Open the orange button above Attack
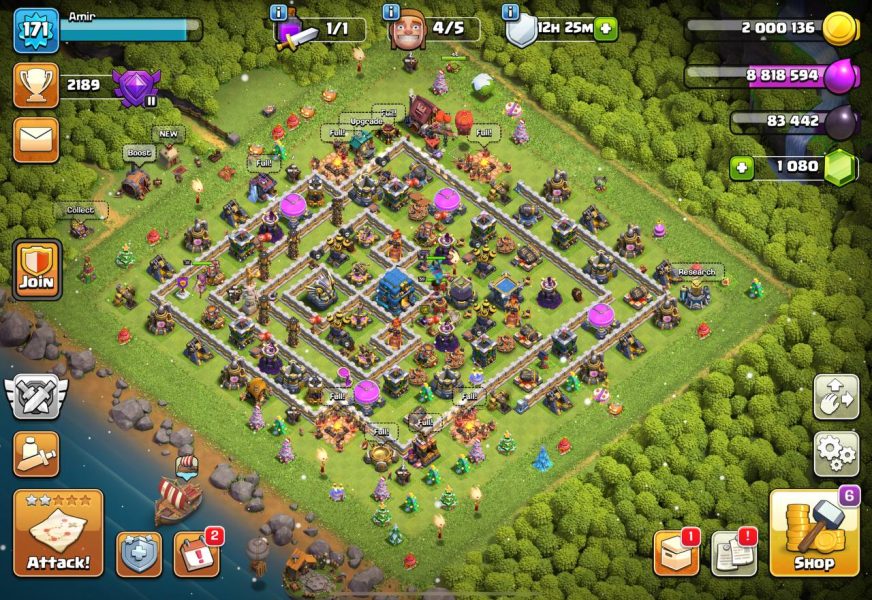Screen dimensions: 872x600 pyautogui.click(x=36, y=454)
